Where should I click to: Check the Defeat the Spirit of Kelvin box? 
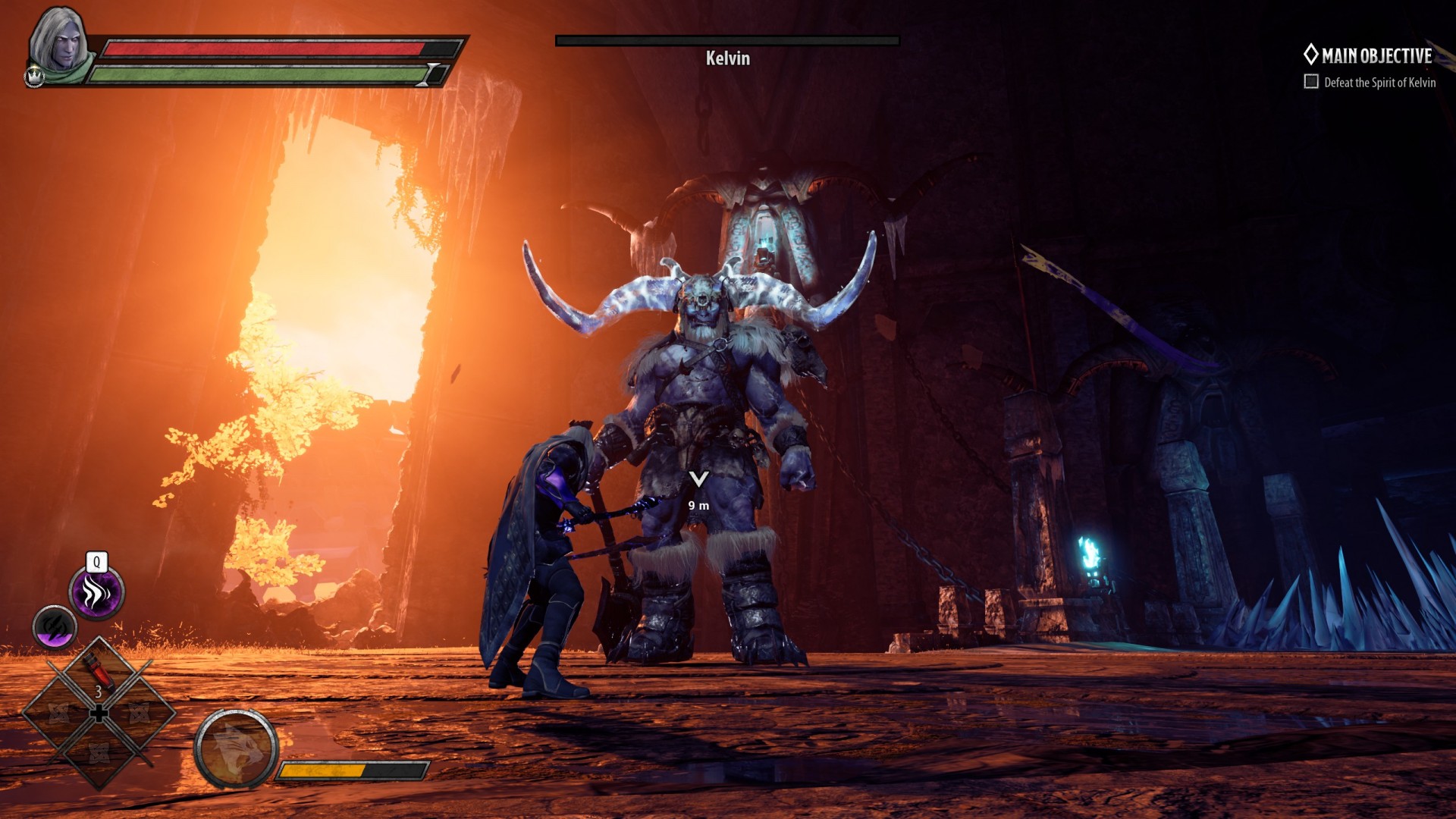(x=1311, y=82)
